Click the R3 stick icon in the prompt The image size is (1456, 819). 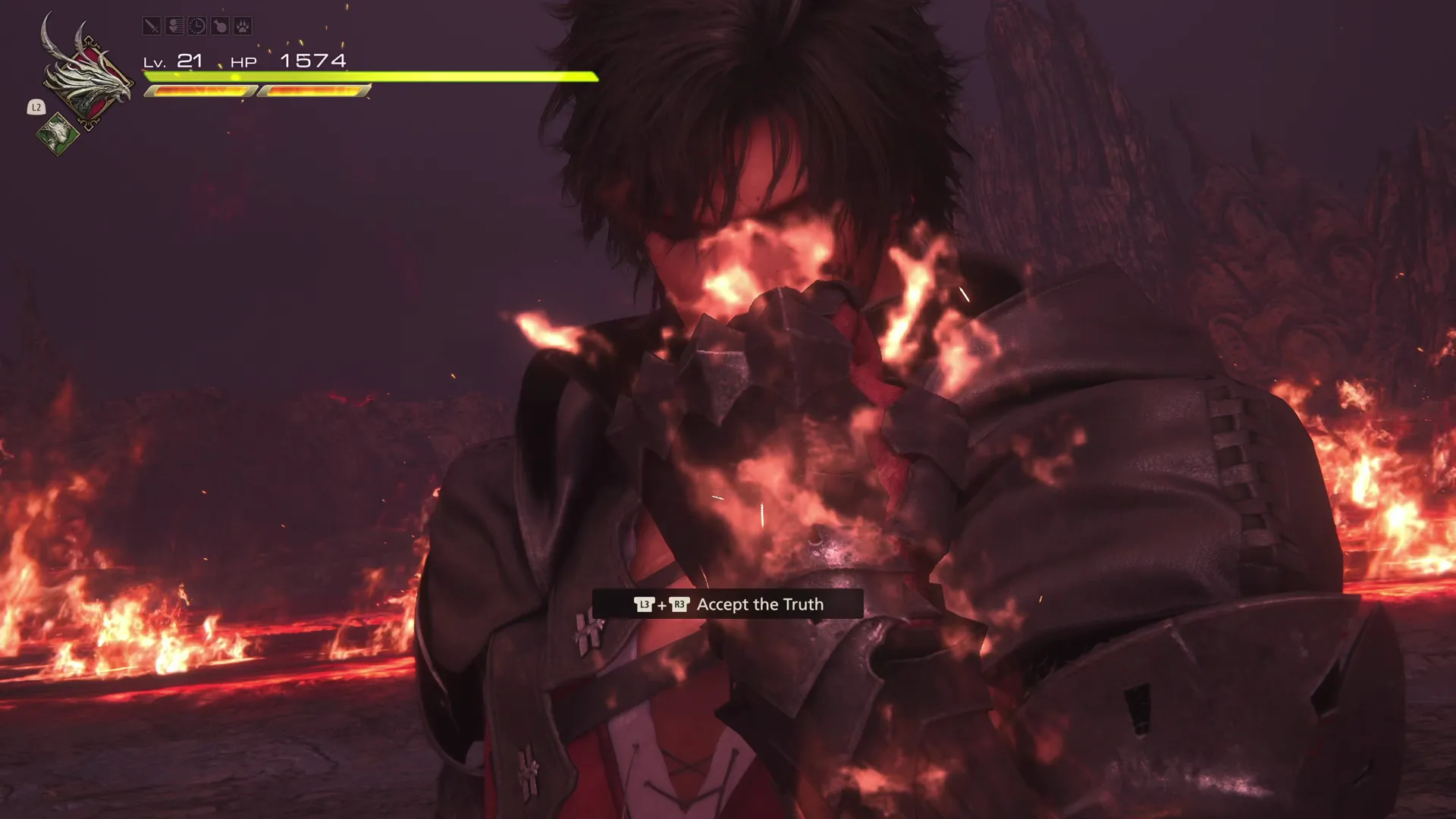click(x=680, y=604)
